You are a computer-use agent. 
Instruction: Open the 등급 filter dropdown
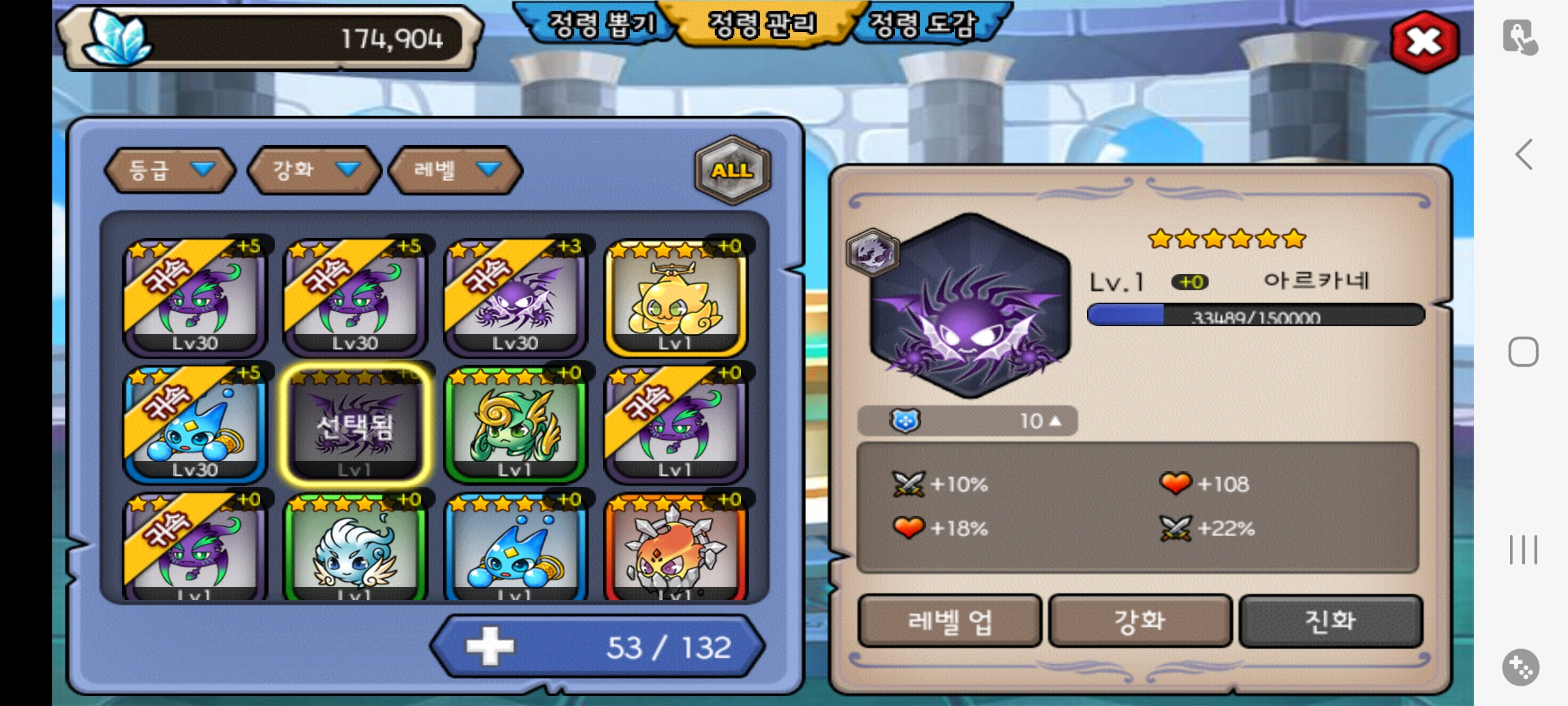[x=170, y=170]
